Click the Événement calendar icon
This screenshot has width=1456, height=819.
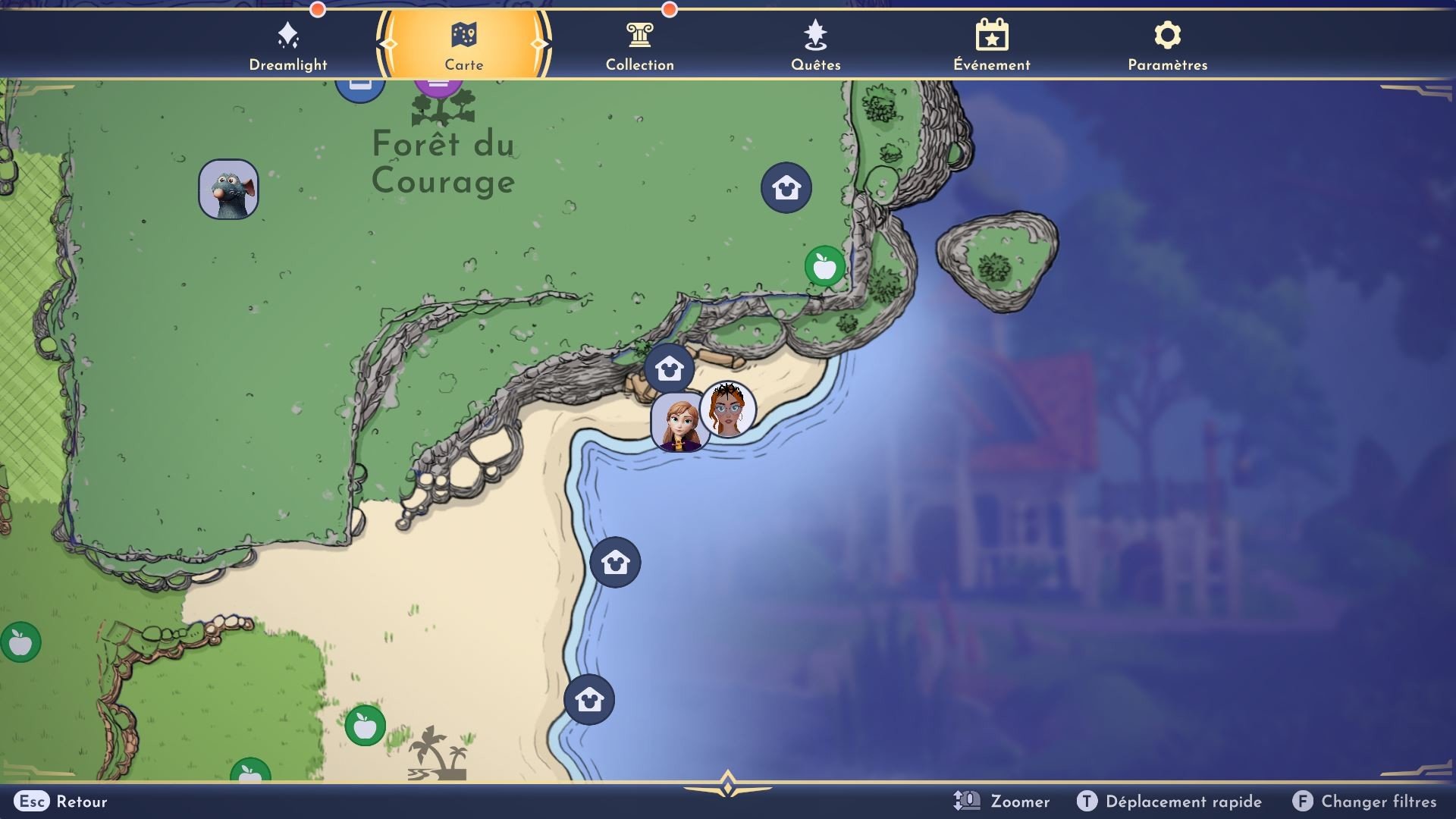[991, 33]
